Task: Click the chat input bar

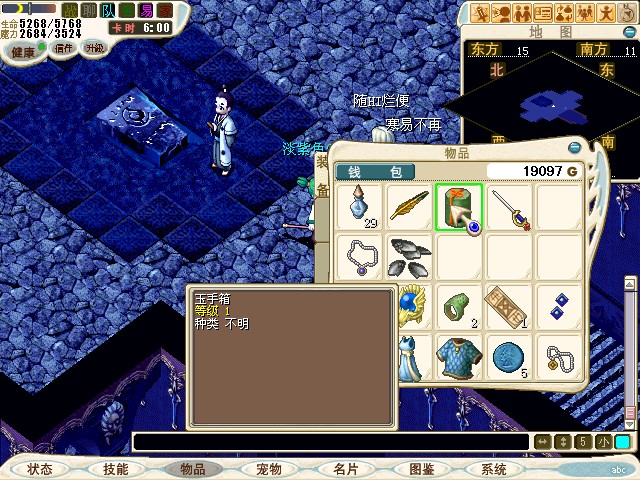Action: pos(330,442)
